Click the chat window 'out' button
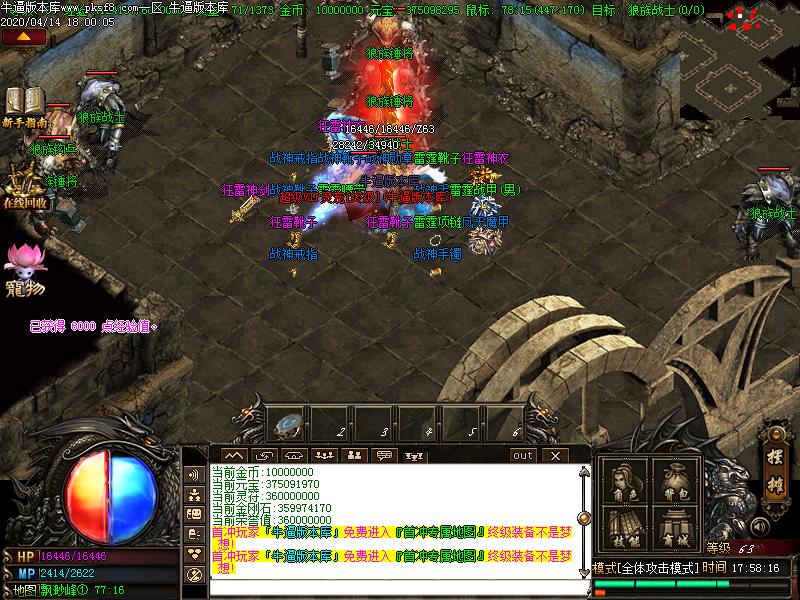Image resolution: width=800 pixels, height=600 pixels. (x=523, y=456)
